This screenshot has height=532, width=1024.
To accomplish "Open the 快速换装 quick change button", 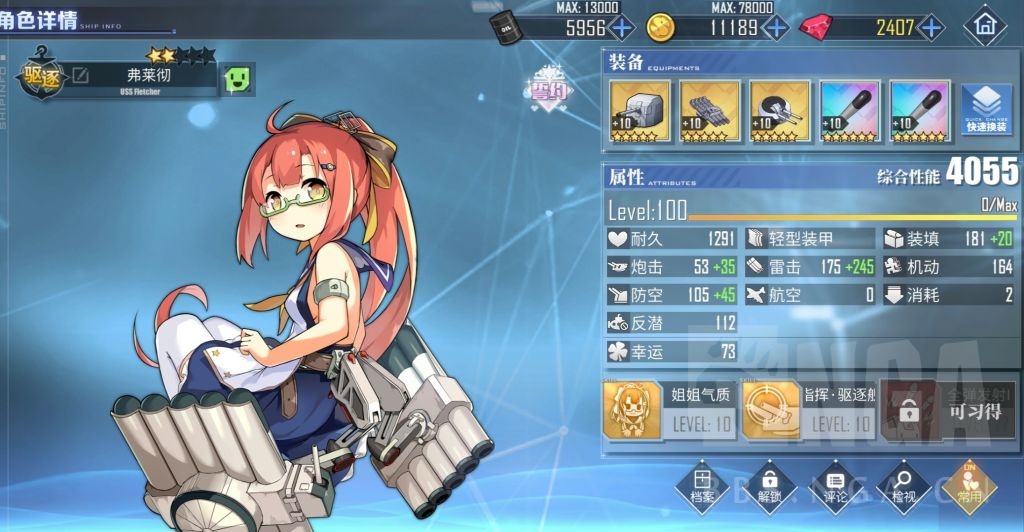I will [x=987, y=111].
